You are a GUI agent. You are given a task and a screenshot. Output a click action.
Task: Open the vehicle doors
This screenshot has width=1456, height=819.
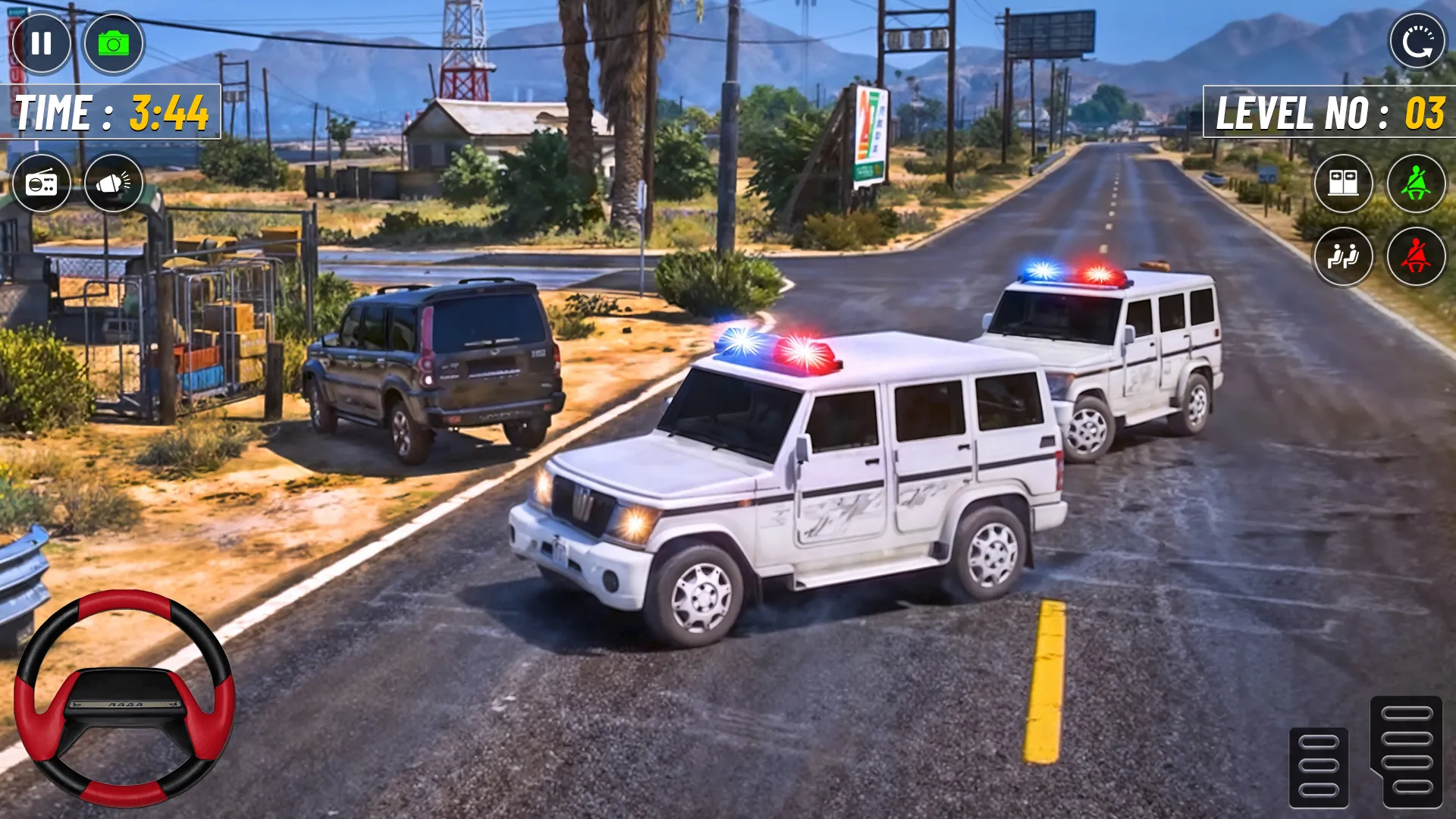pos(1344,184)
